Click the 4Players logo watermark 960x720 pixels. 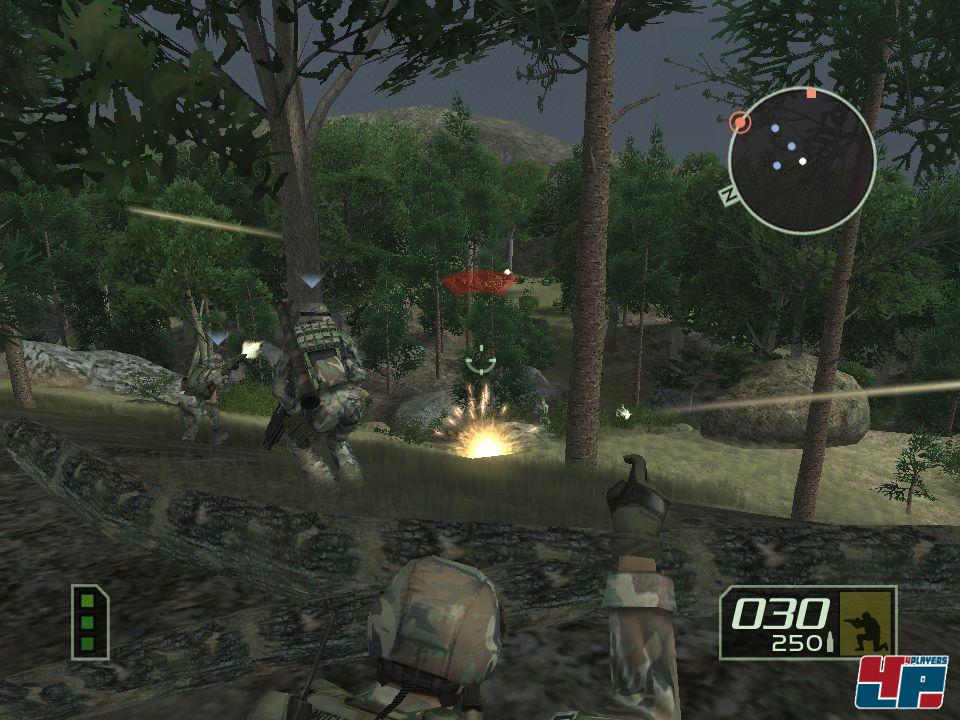coord(900,682)
